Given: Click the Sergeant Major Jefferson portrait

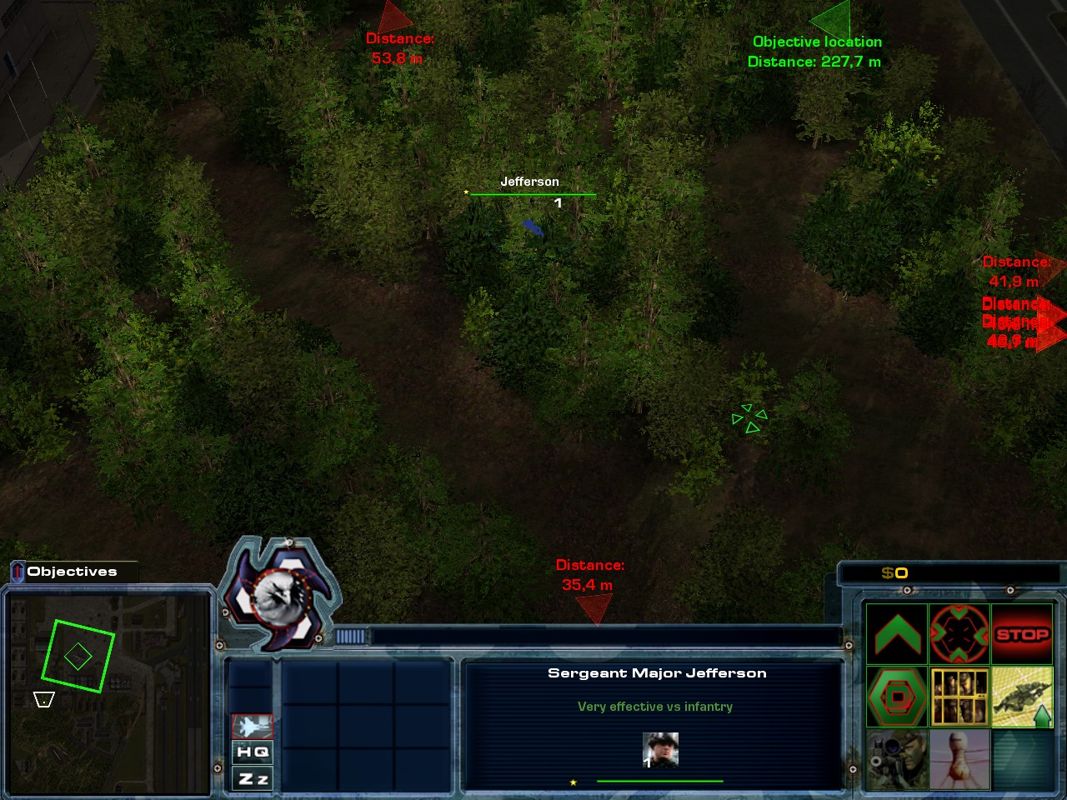Looking at the screenshot, I should [x=660, y=750].
